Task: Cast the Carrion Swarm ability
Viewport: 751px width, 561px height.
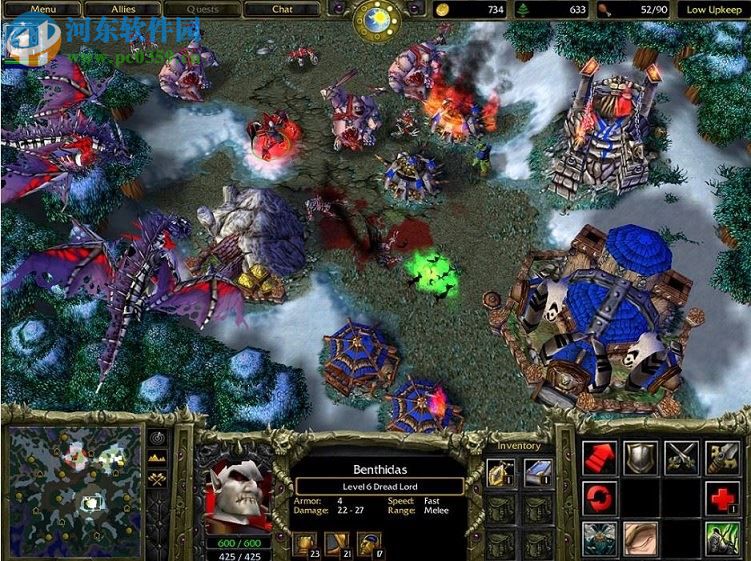Action: point(598,538)
